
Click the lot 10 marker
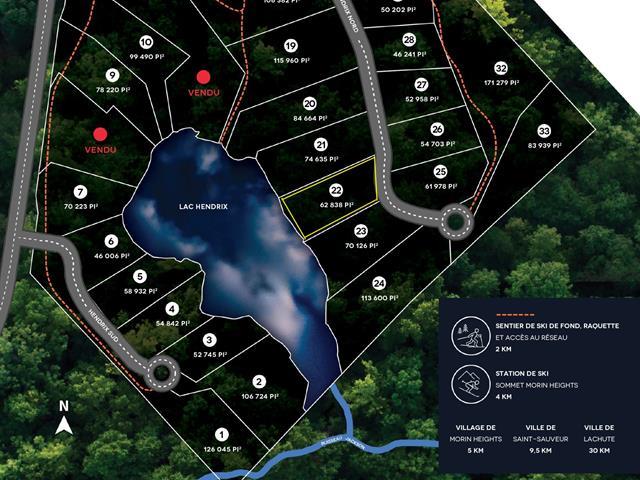(146, 42)
